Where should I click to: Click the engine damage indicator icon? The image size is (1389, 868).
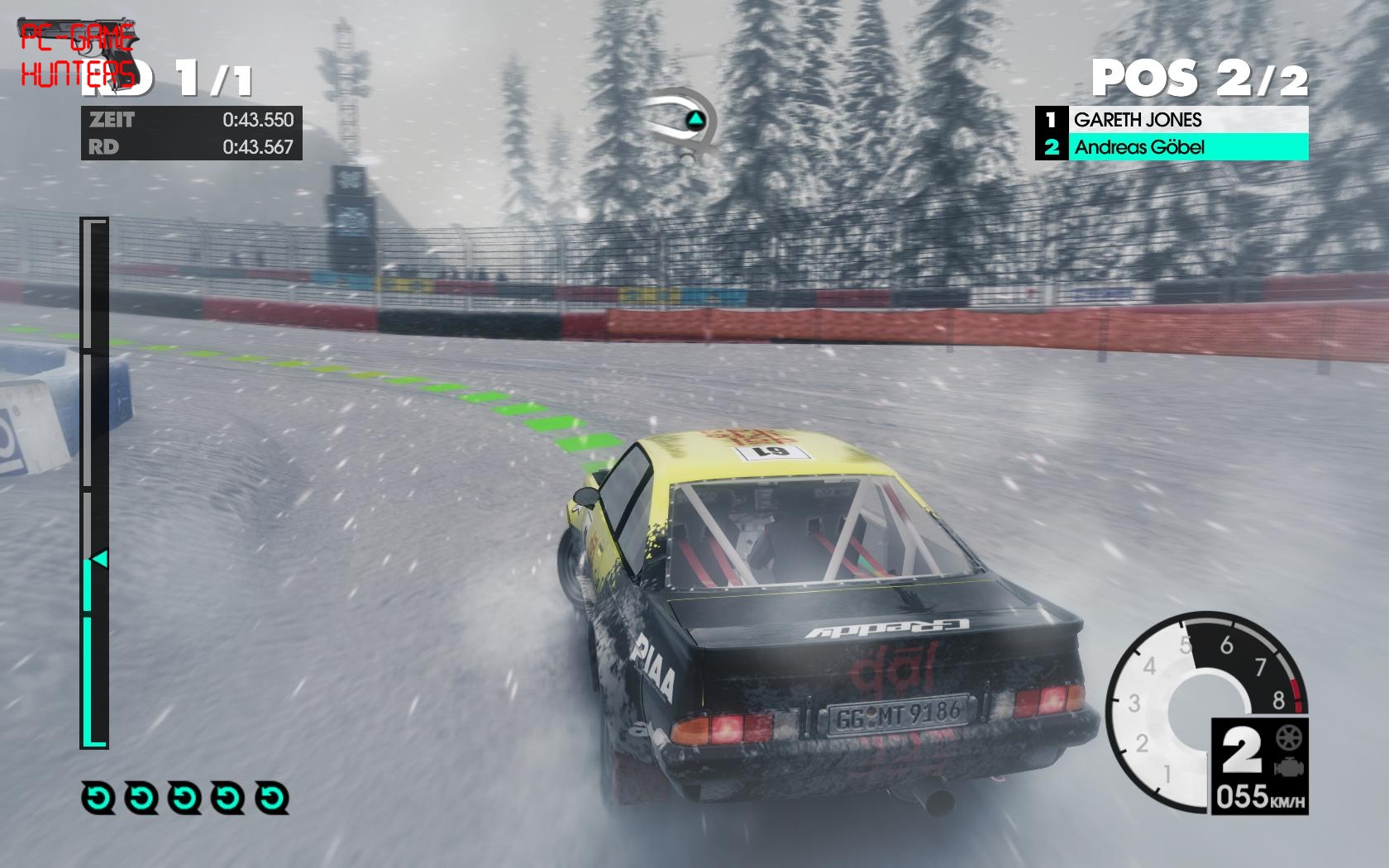coord(1286,766)
